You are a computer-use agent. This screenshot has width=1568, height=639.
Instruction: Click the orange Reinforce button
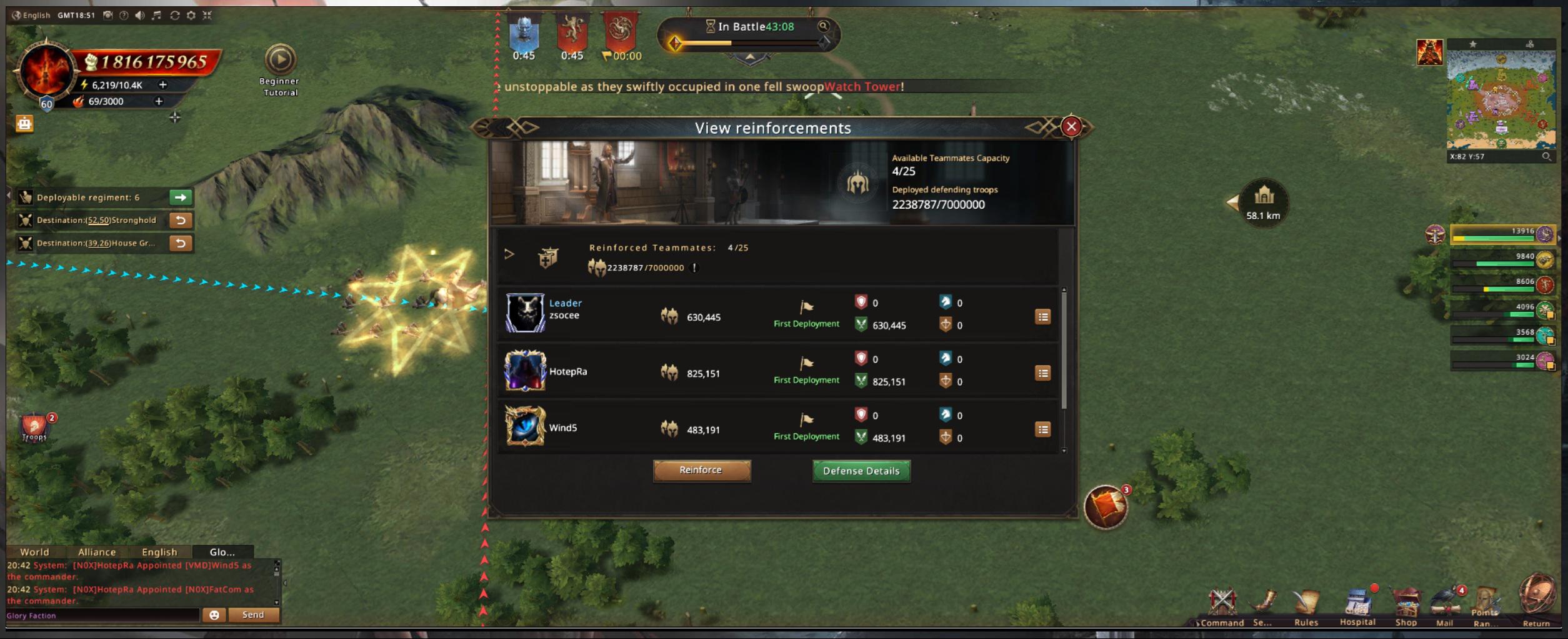(701, 470)
